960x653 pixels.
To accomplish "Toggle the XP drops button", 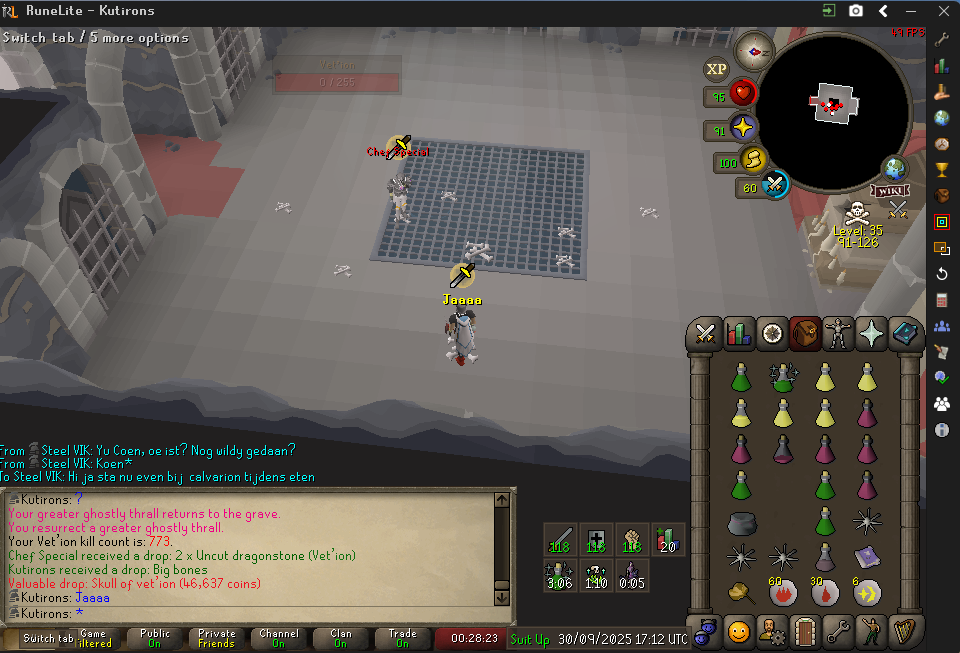I will [716, 69].
